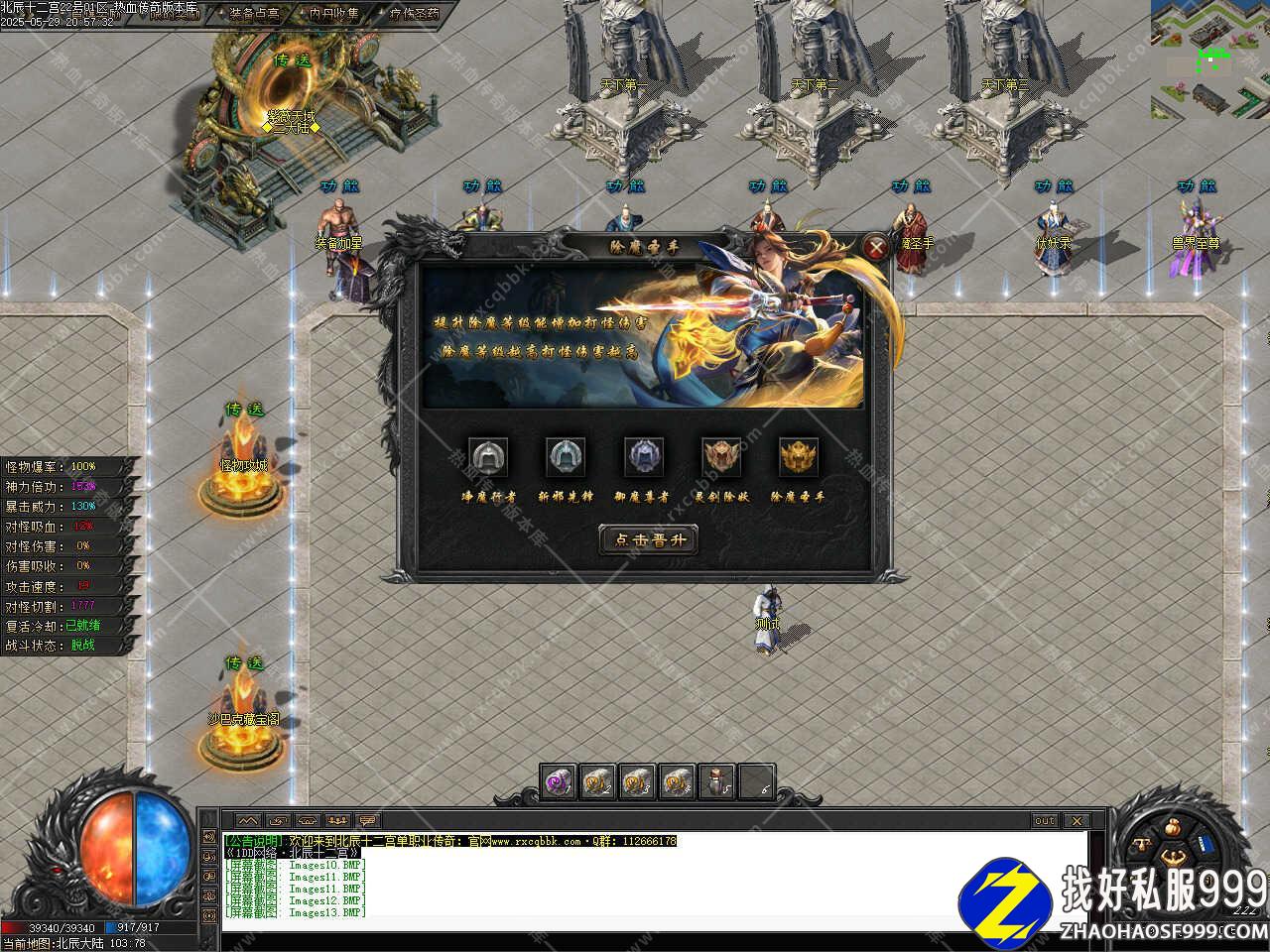Select the group members chat channel button

point(338,821)
